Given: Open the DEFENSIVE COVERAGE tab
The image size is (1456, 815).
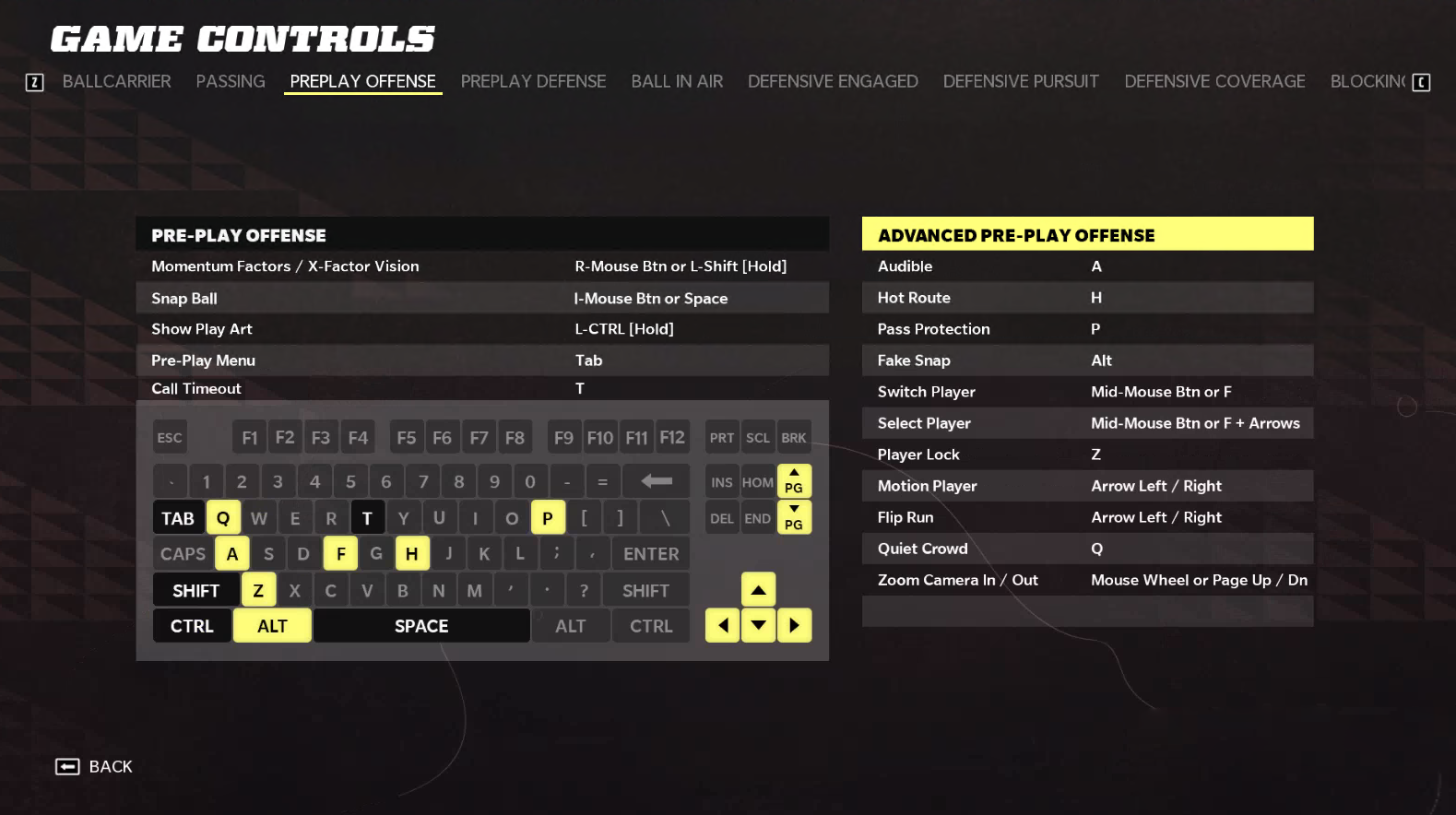Looking at the screenshot, I should [1214, 81].
